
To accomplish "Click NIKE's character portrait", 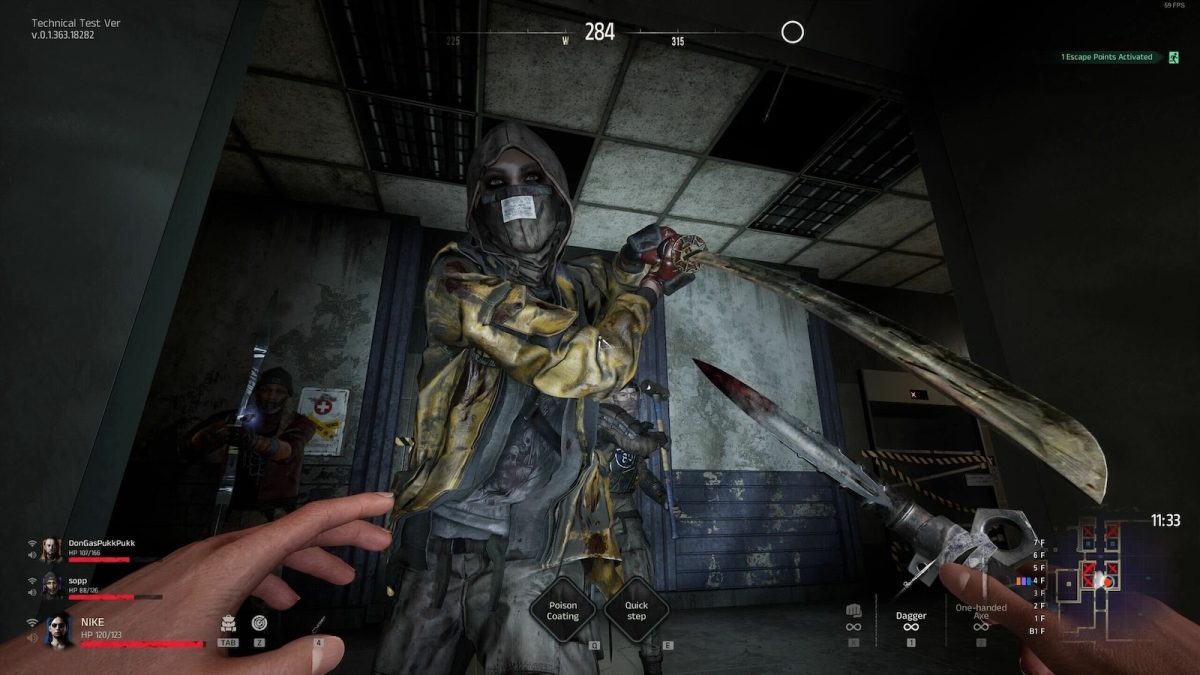I will point(59,629).
